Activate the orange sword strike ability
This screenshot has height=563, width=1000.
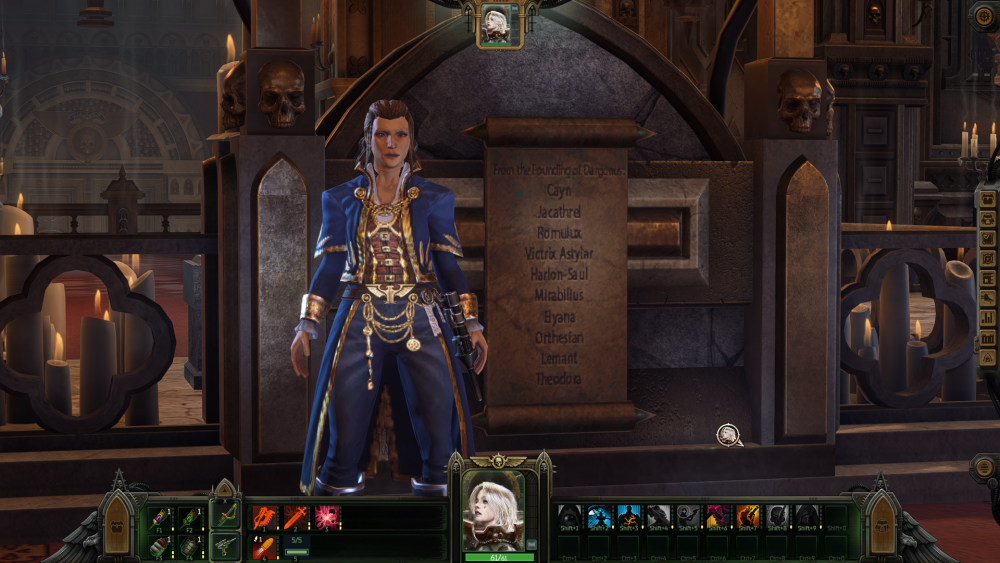point(295,517)
